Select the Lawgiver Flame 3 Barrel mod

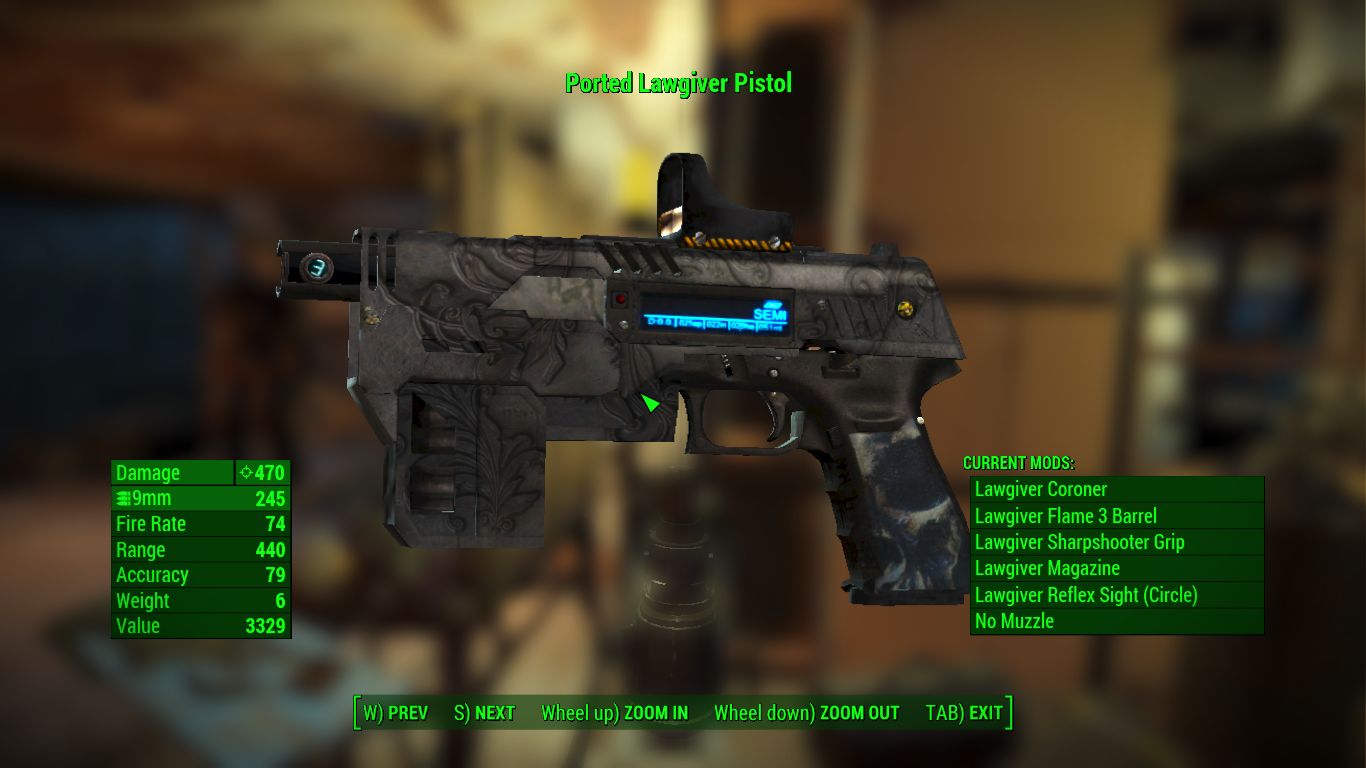[1116, 516]
